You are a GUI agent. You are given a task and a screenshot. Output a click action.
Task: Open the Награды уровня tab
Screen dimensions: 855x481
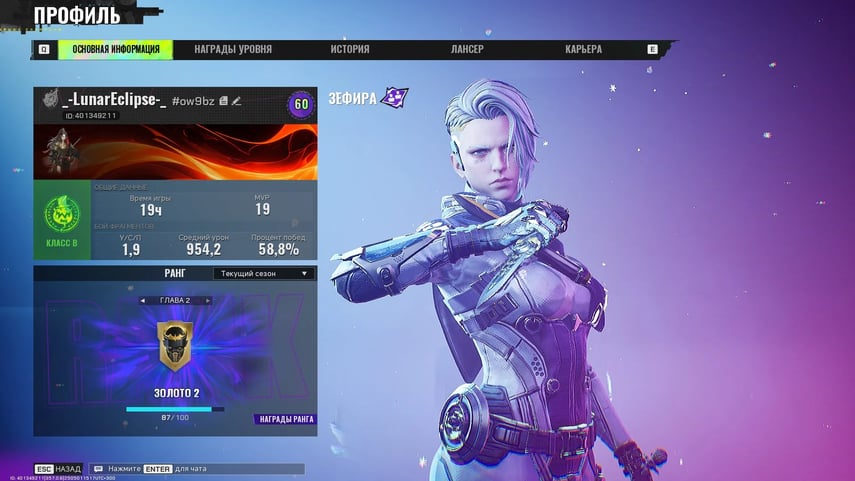pos(233,49)
